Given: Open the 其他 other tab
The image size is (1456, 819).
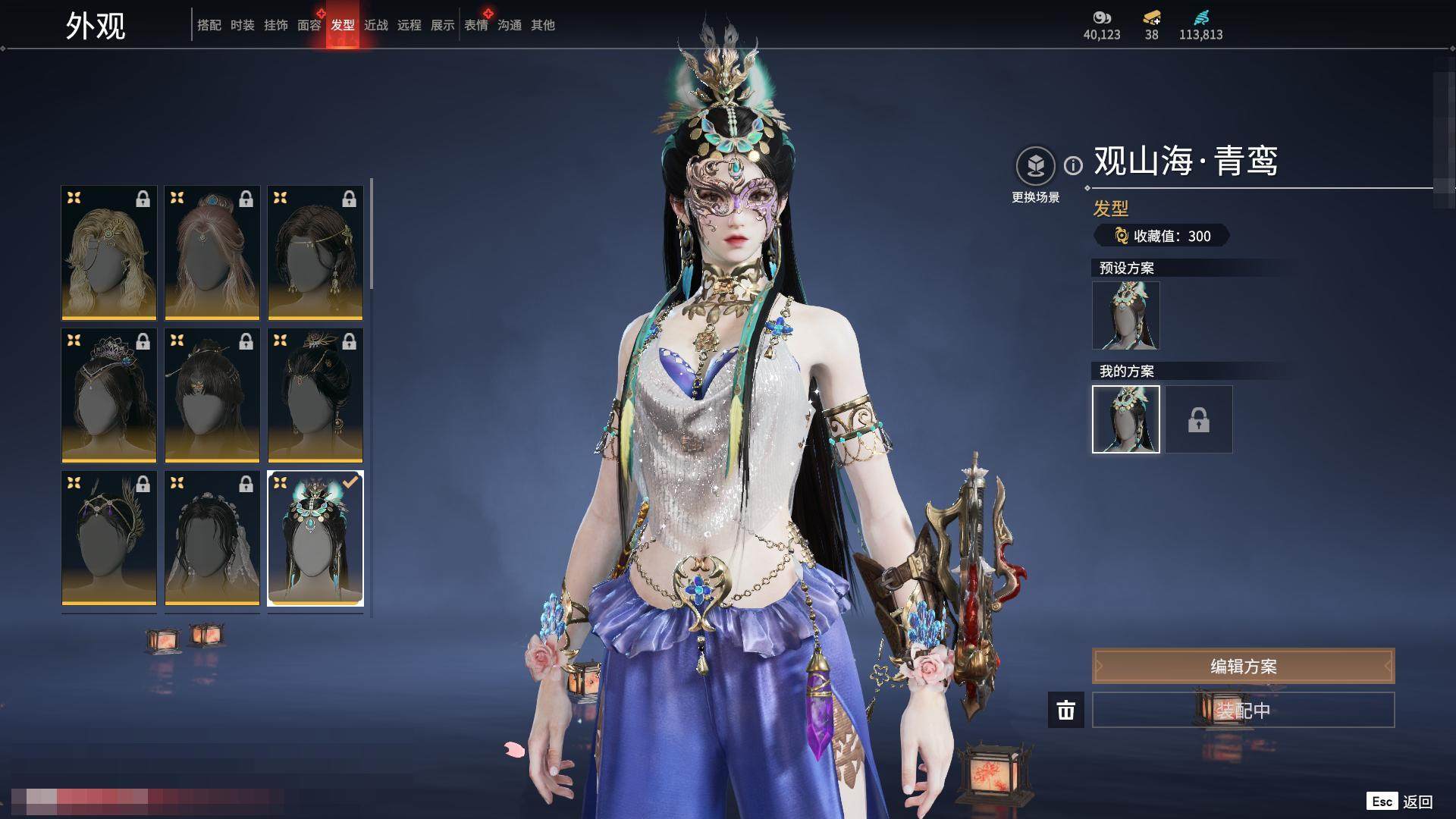Looking at the screenshot, I should coord(542,25).
